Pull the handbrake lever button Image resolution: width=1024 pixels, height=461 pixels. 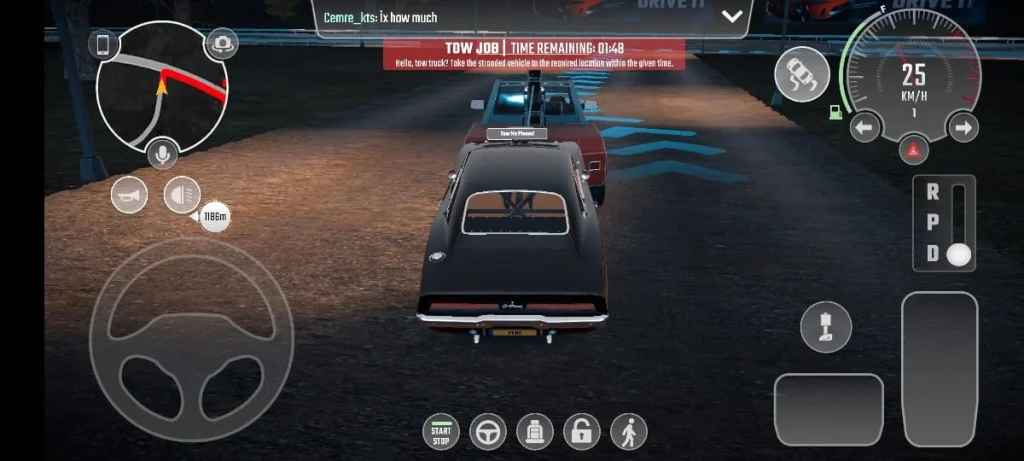click(826, 327)
